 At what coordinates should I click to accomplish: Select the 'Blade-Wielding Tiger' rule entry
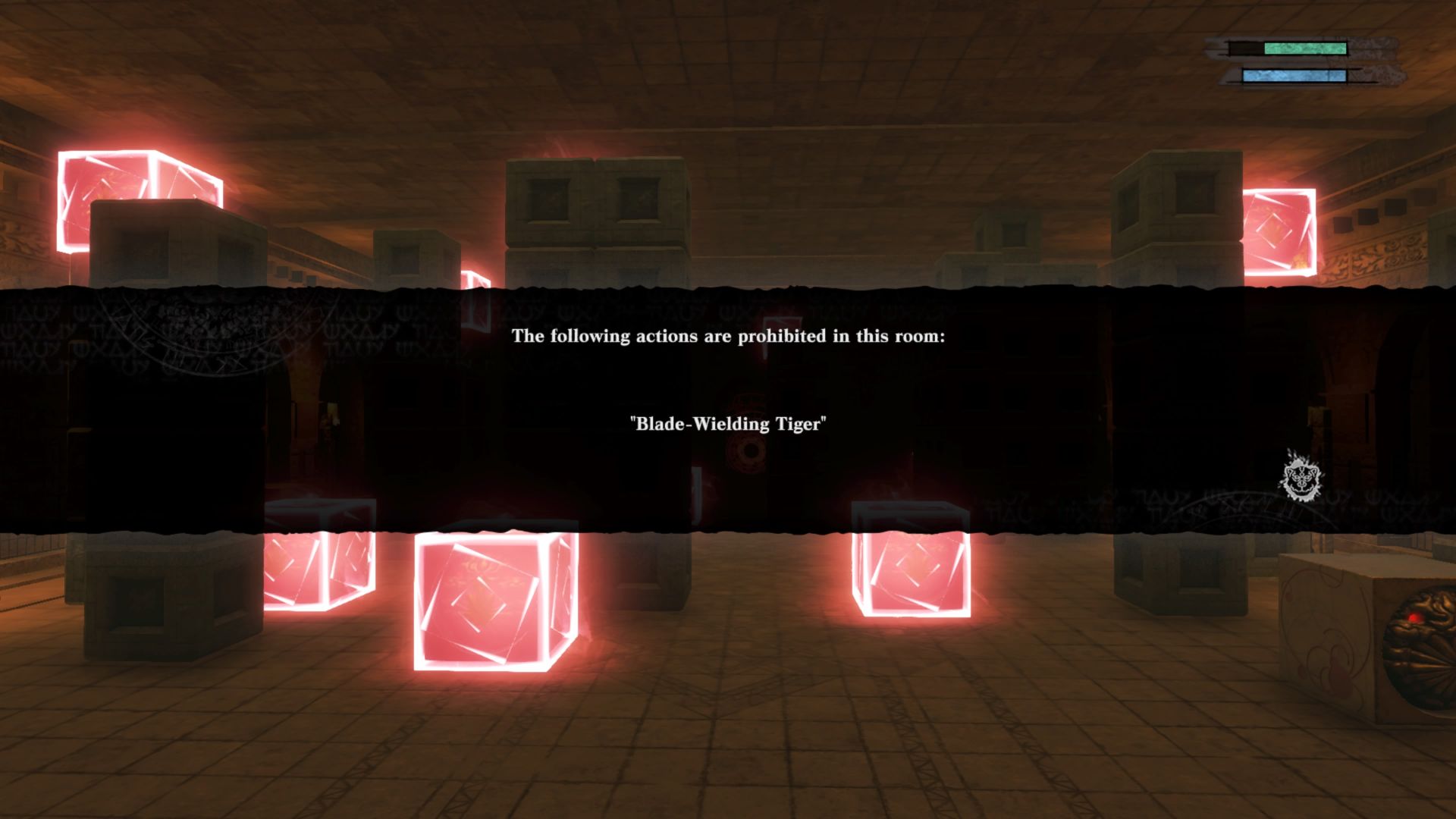(x=726, y=425)
